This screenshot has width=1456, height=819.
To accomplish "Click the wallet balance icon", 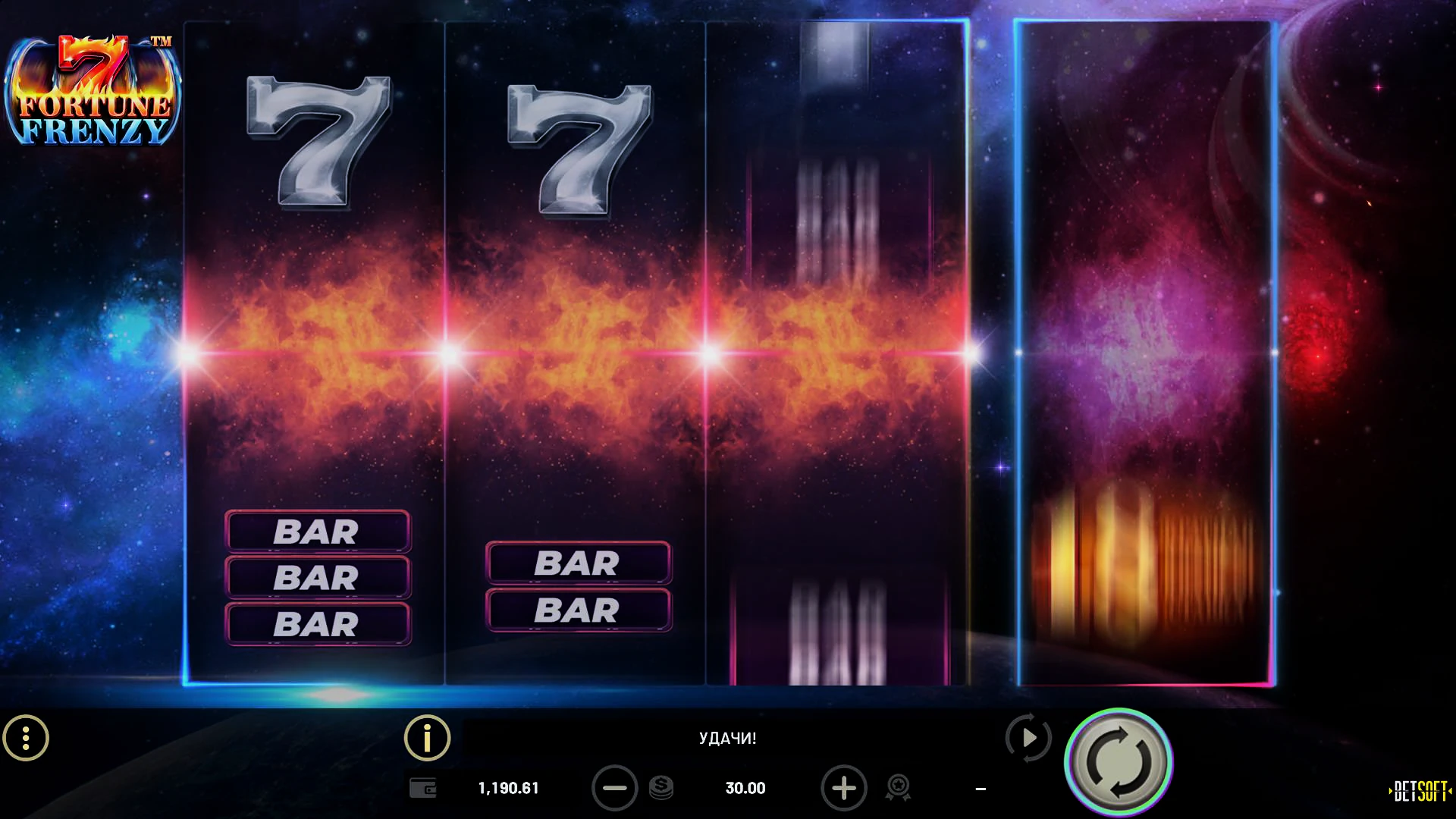I will [x=423, y=788].
